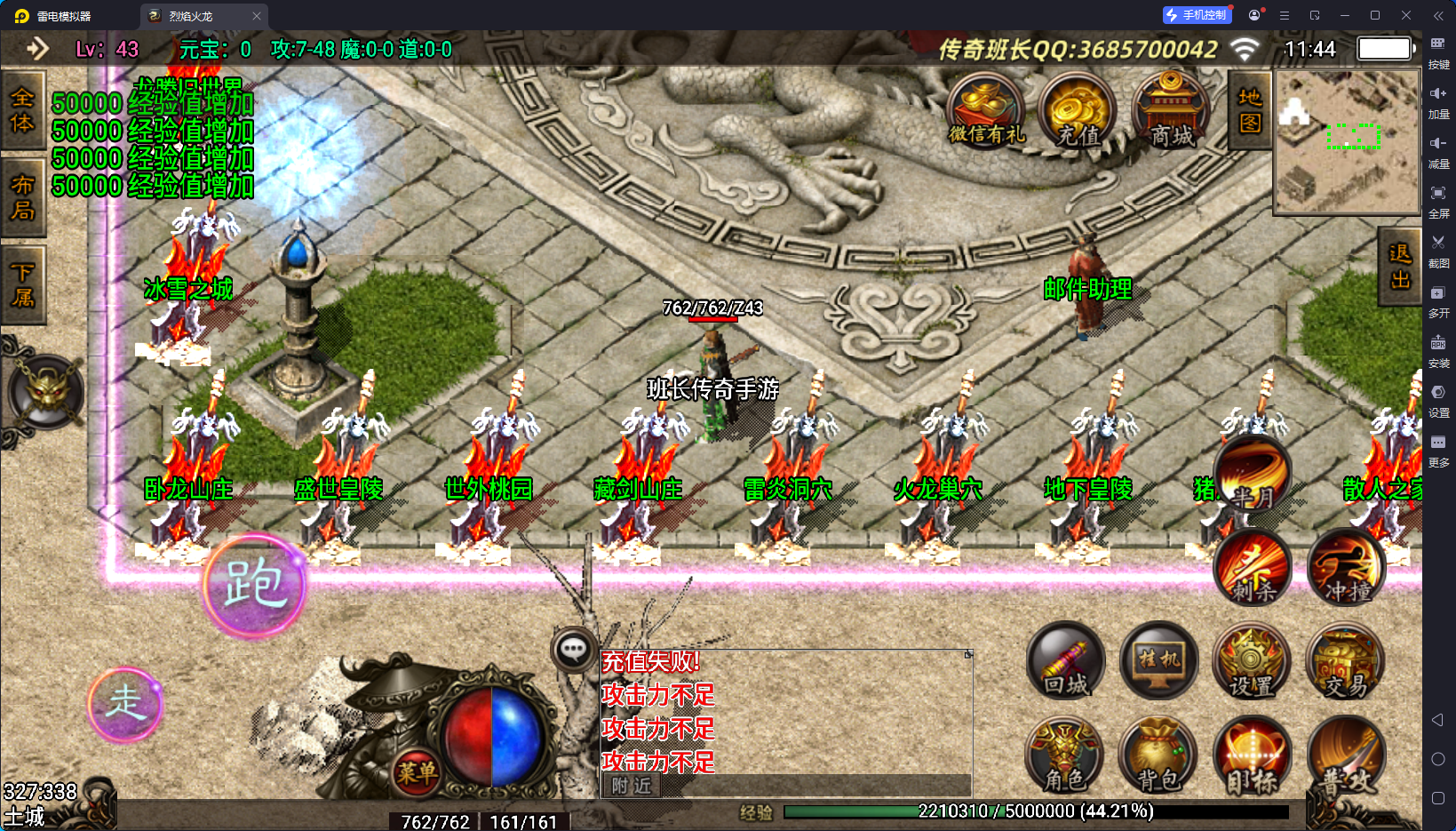The width and height of the screenshot is (1456, 831).
Task: Select the 布局 layout tab
Action: [x=22, y=197]
